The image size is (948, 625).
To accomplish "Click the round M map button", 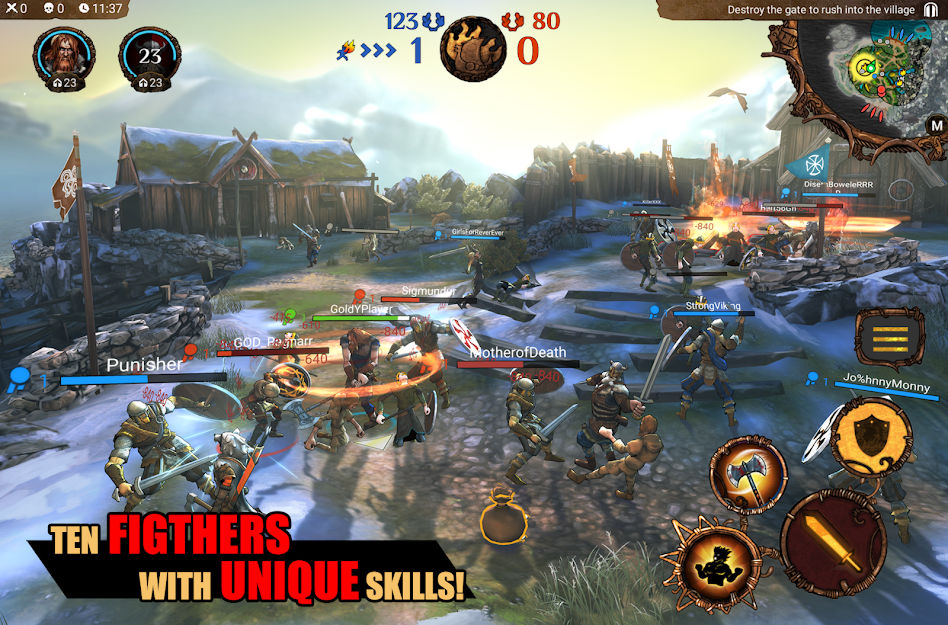I will point(935,125).
